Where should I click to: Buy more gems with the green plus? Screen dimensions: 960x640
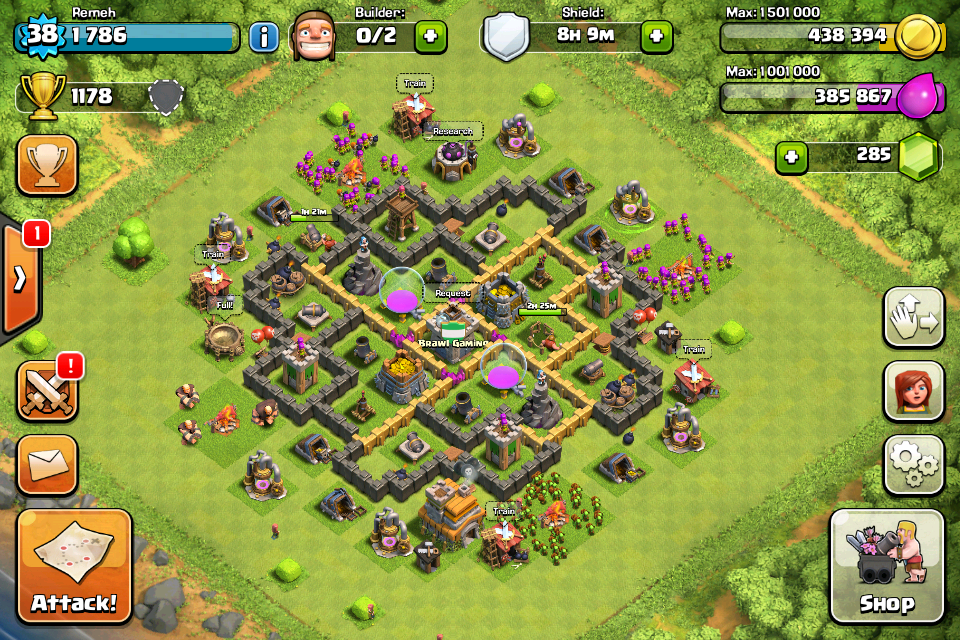click(791, 157)
